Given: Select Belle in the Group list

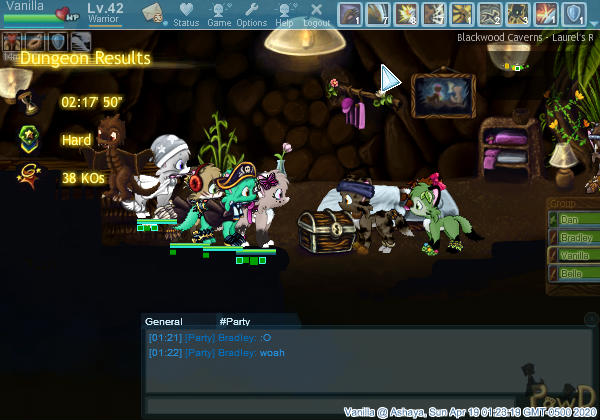Looking at the screenshot, I should tap(572, 272).
